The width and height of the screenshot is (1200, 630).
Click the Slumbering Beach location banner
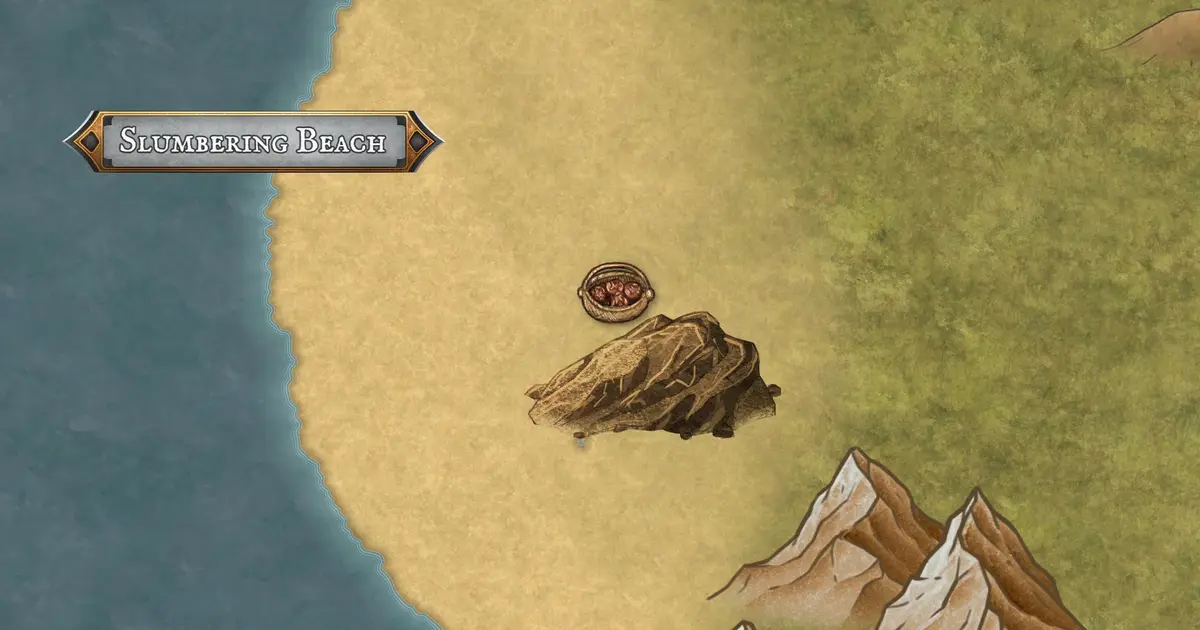[x=253, y=141]
